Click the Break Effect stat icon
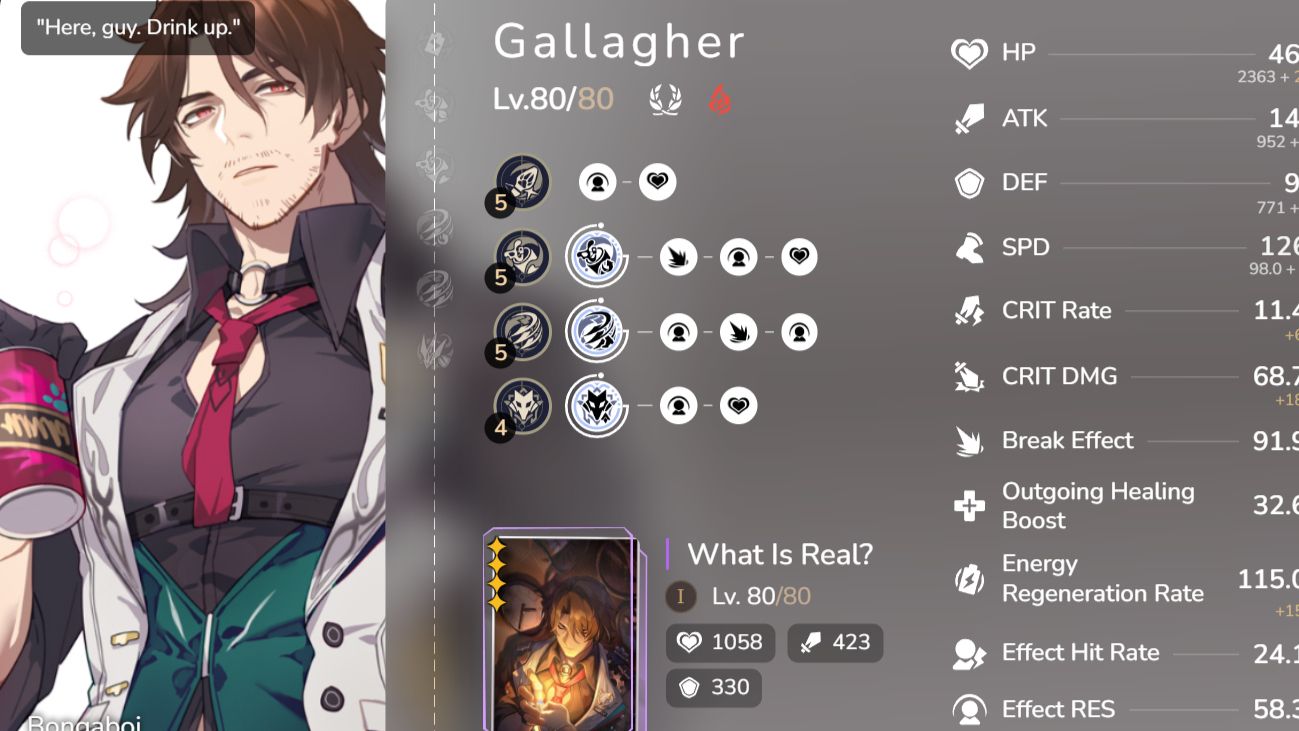This screenshot has height=731, width=1299. point(966,441)
